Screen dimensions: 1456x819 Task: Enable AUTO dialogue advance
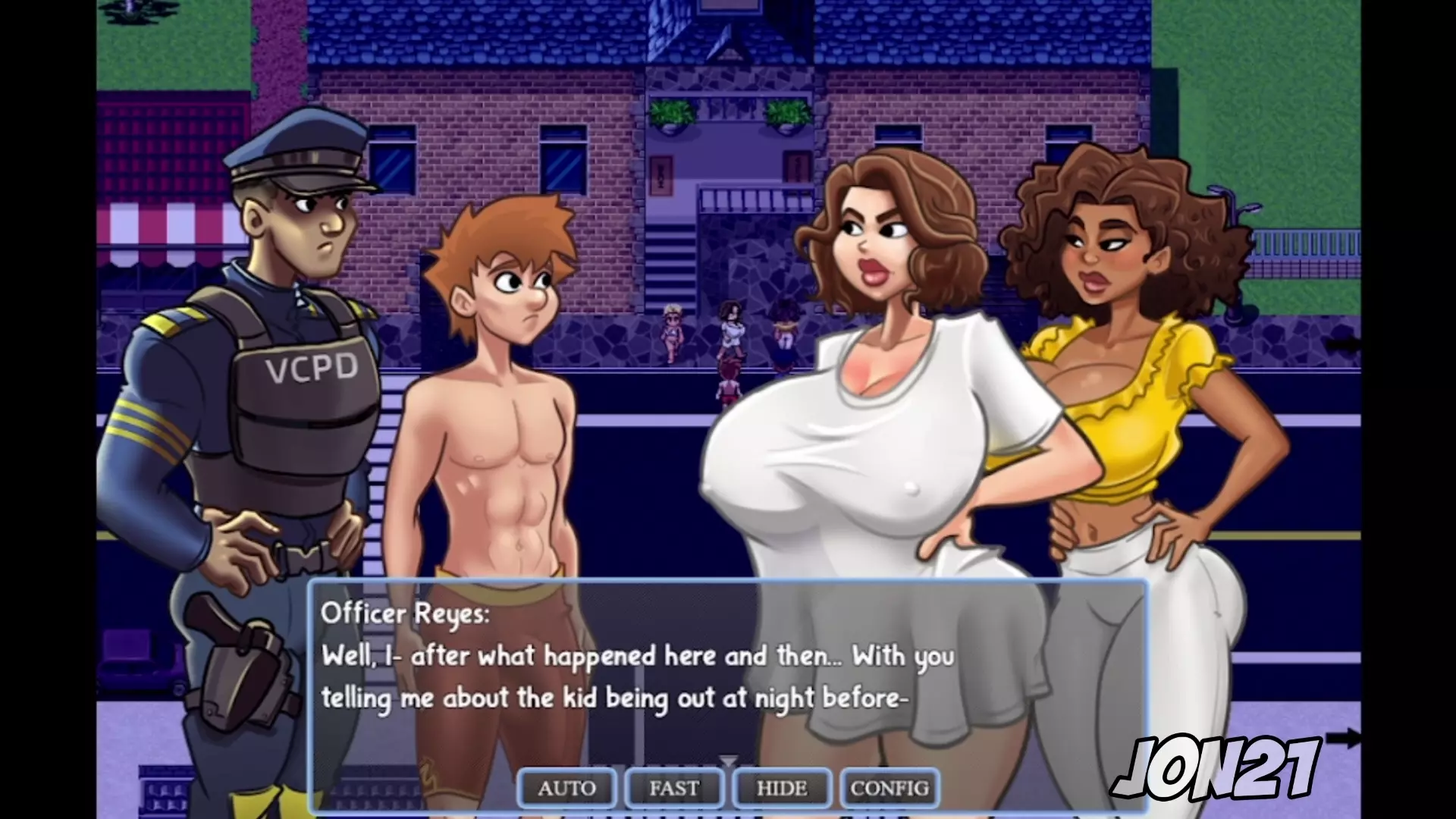pyautogui.click(x=566, y=789)
